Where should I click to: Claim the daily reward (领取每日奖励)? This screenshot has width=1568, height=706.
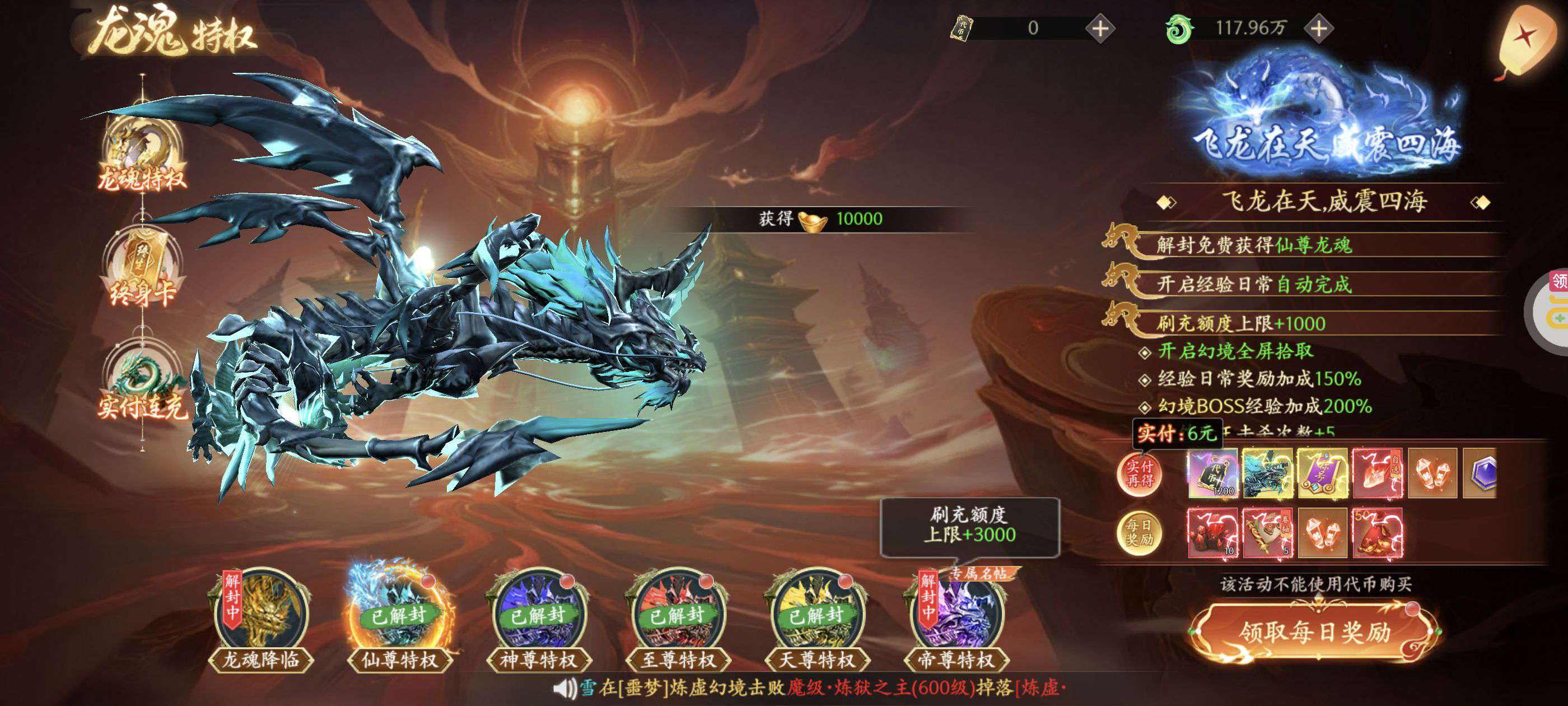(1315, 632)
